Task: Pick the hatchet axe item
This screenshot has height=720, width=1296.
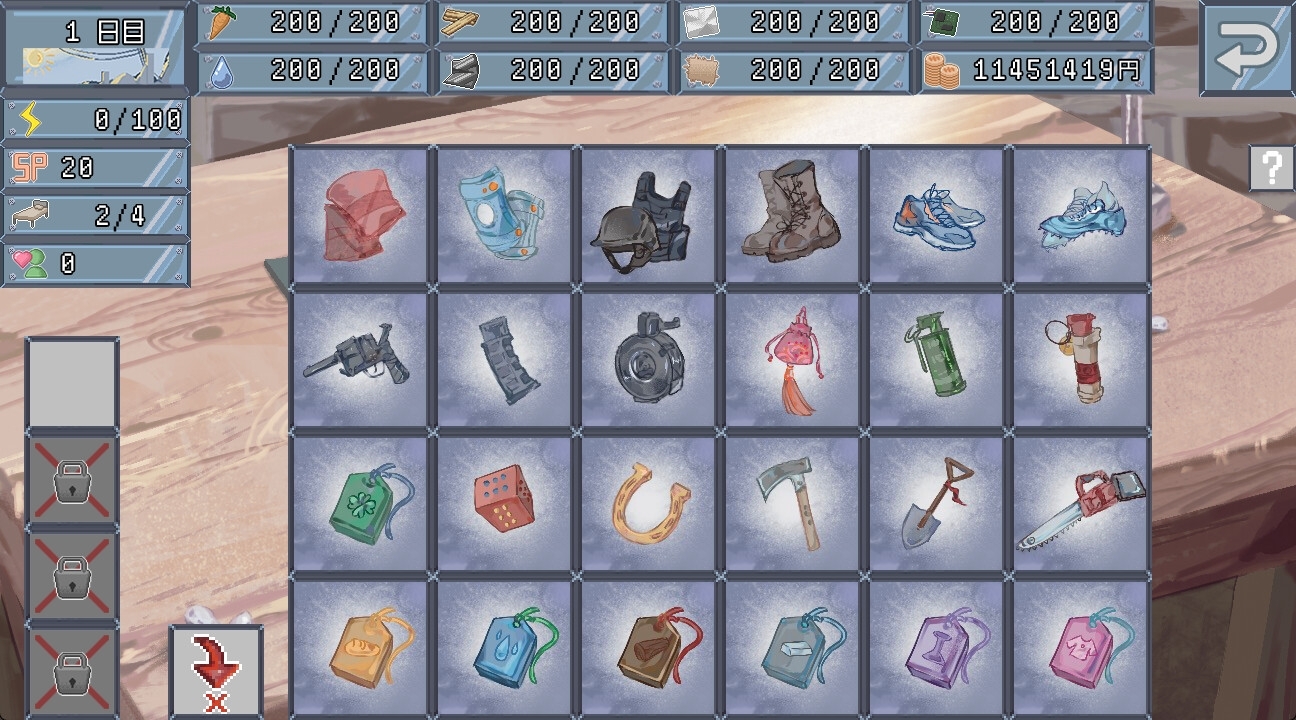Action: (x=793, y=504)
